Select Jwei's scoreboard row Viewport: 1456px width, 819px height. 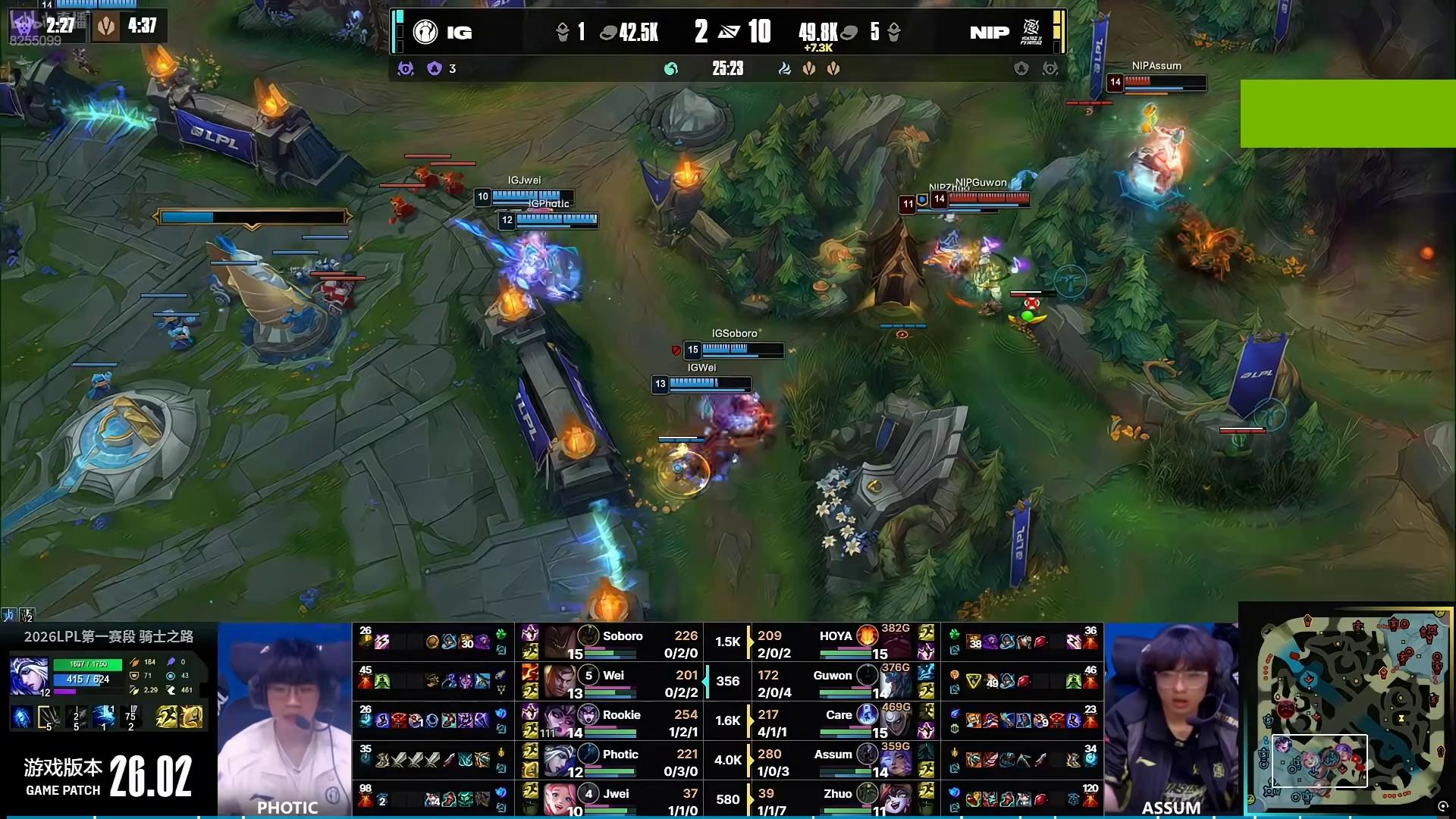click(x=622, y=799)
